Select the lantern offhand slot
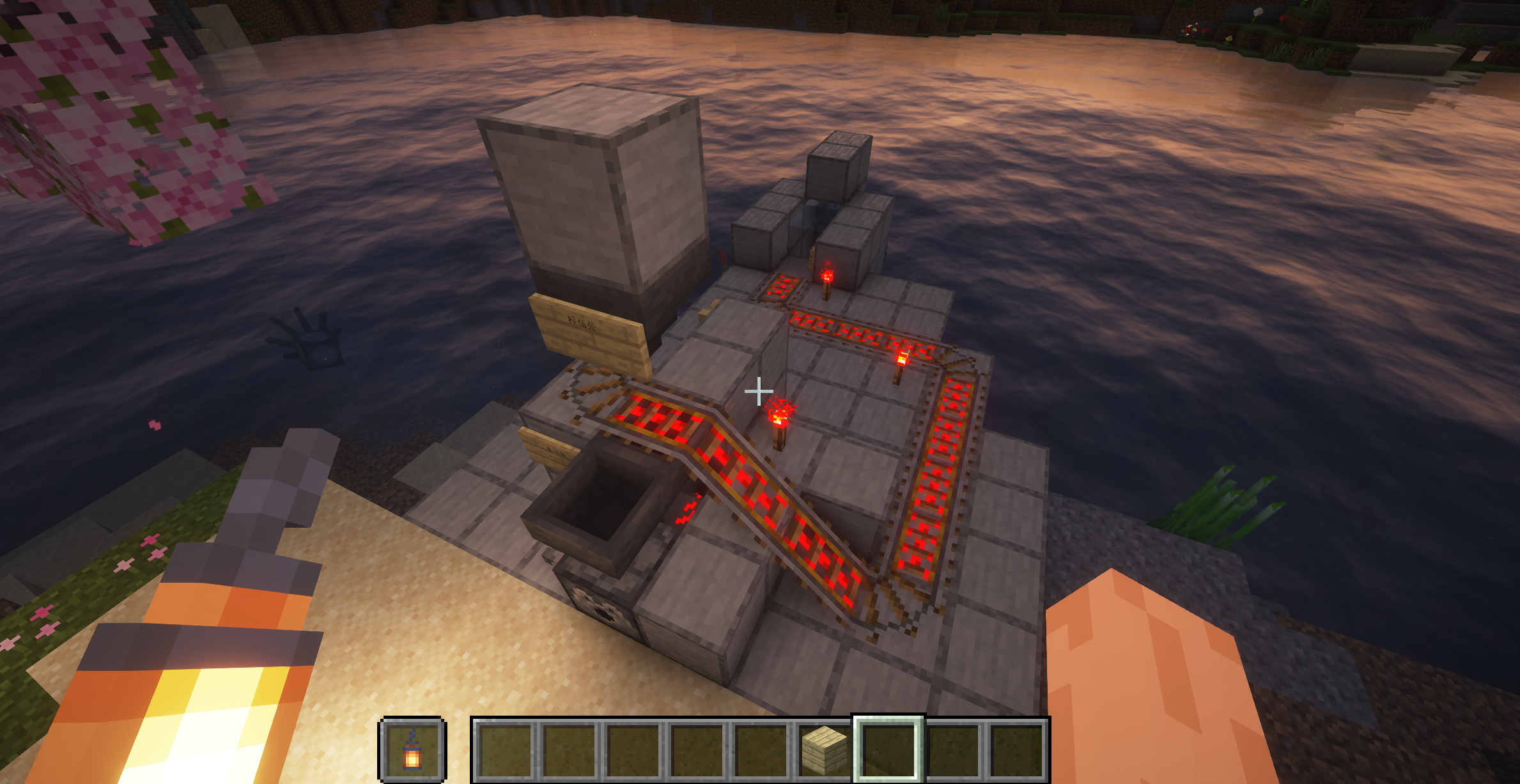 tap(412, 749)
